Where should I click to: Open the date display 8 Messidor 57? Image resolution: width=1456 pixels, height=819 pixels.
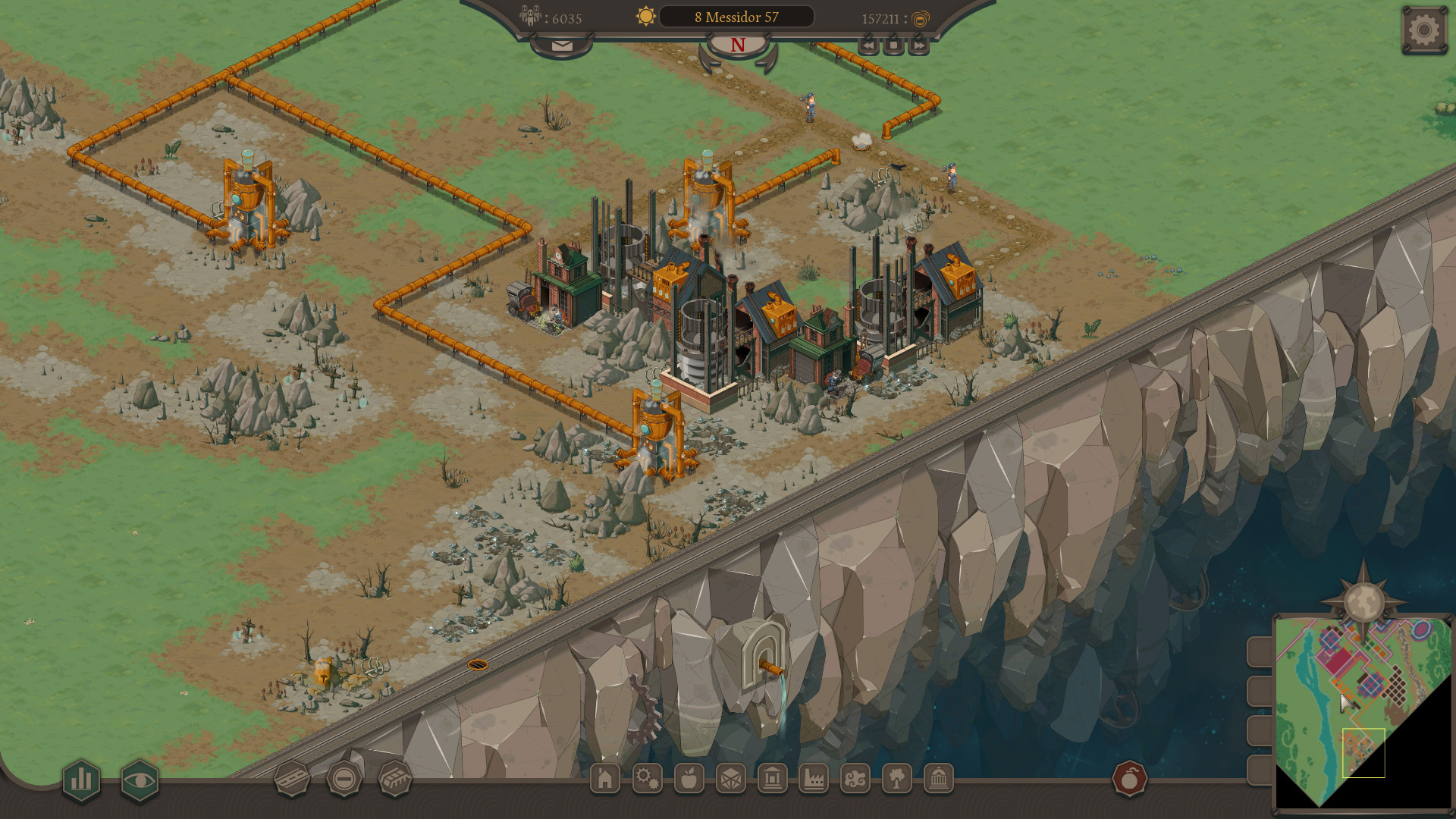click(x=736, y=17)
